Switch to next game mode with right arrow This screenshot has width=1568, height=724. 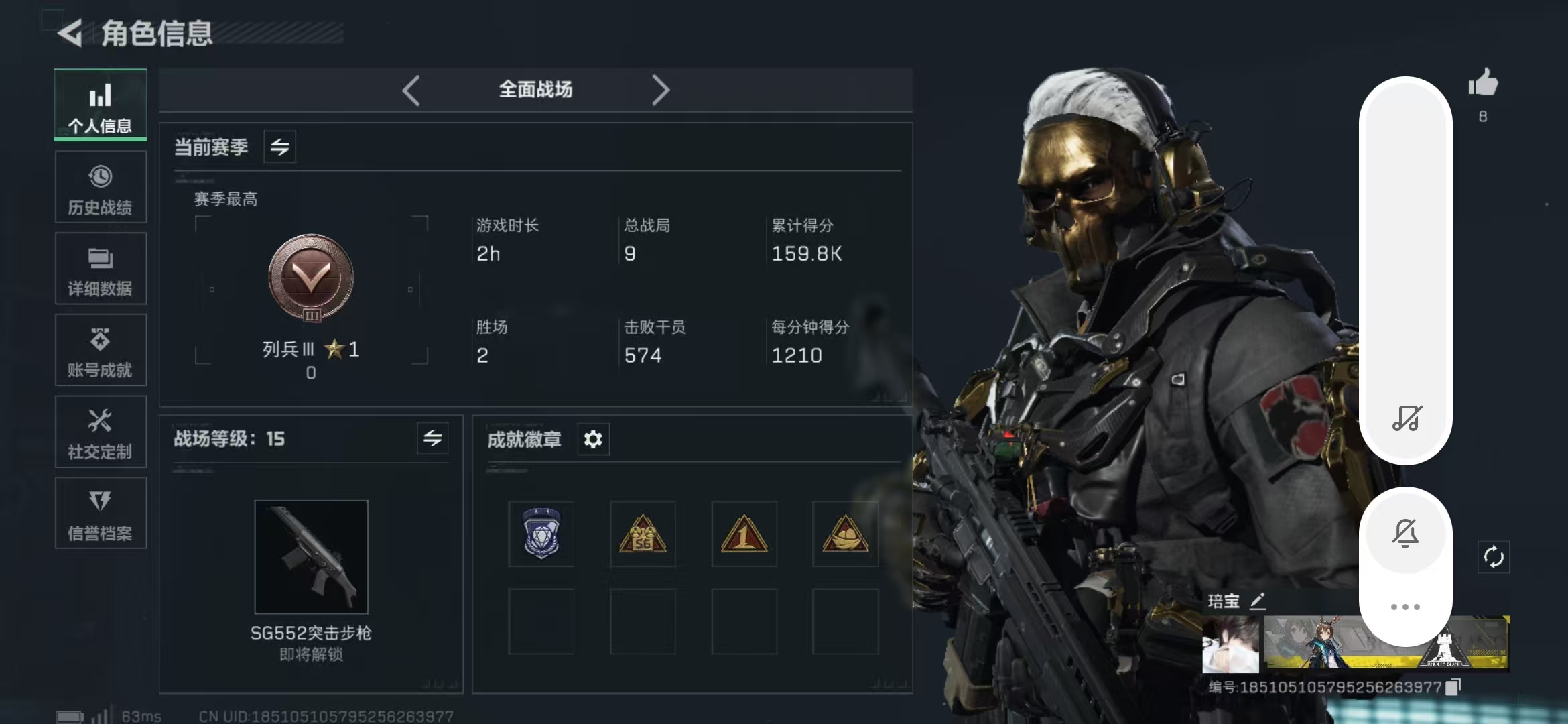(660, 90)
